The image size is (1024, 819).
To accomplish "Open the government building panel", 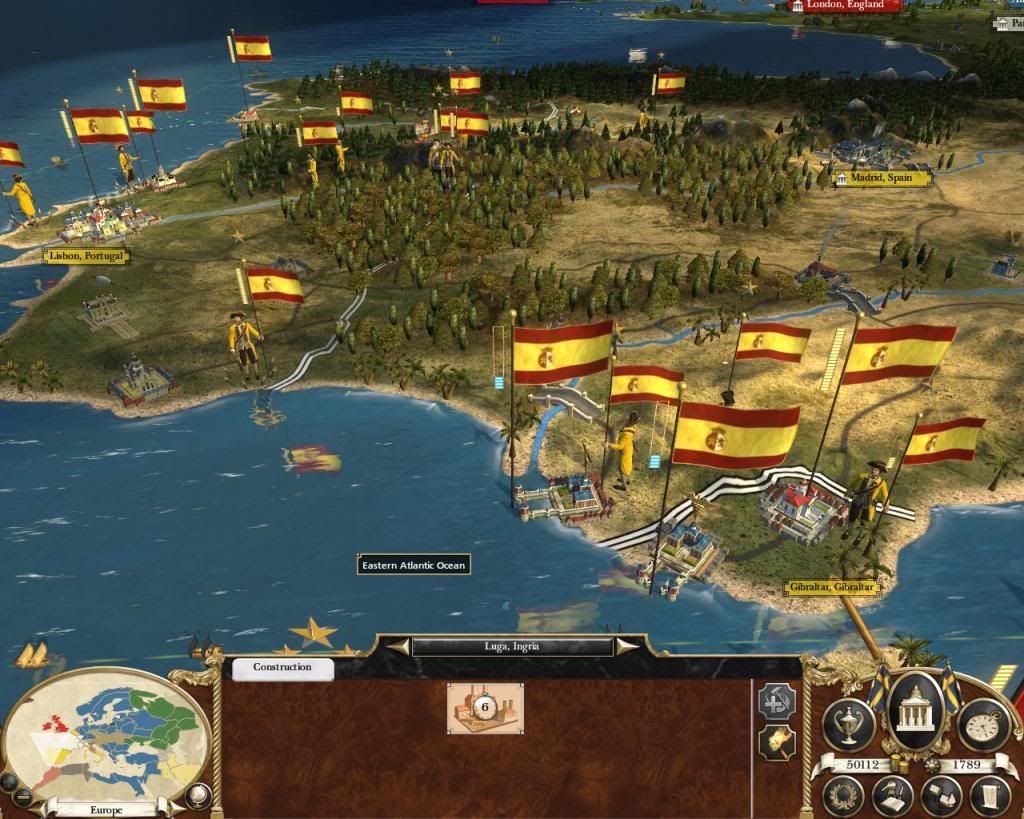I will 917,713.
